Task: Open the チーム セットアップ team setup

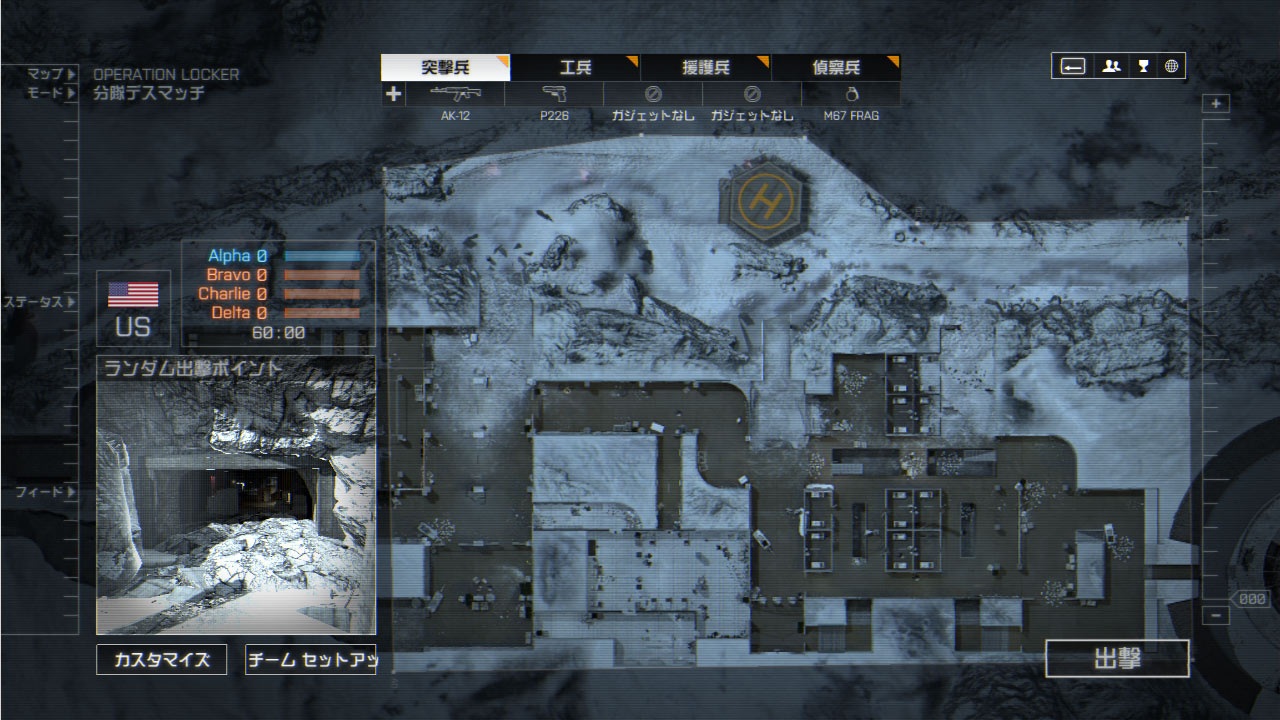Action: pyautogui.click(x=311, y=660)
